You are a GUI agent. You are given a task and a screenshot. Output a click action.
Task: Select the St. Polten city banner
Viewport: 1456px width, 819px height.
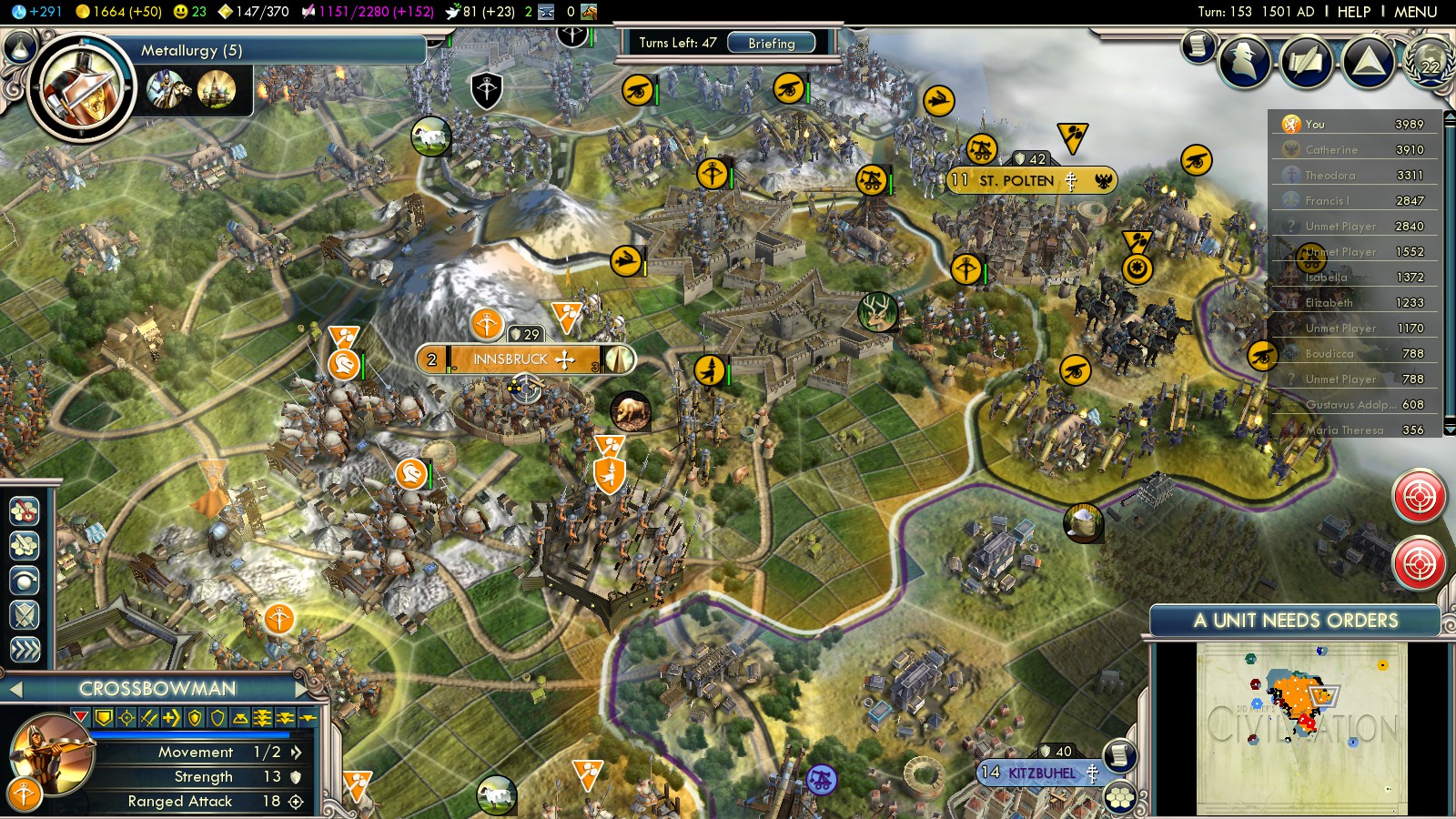click(1016, 180)
